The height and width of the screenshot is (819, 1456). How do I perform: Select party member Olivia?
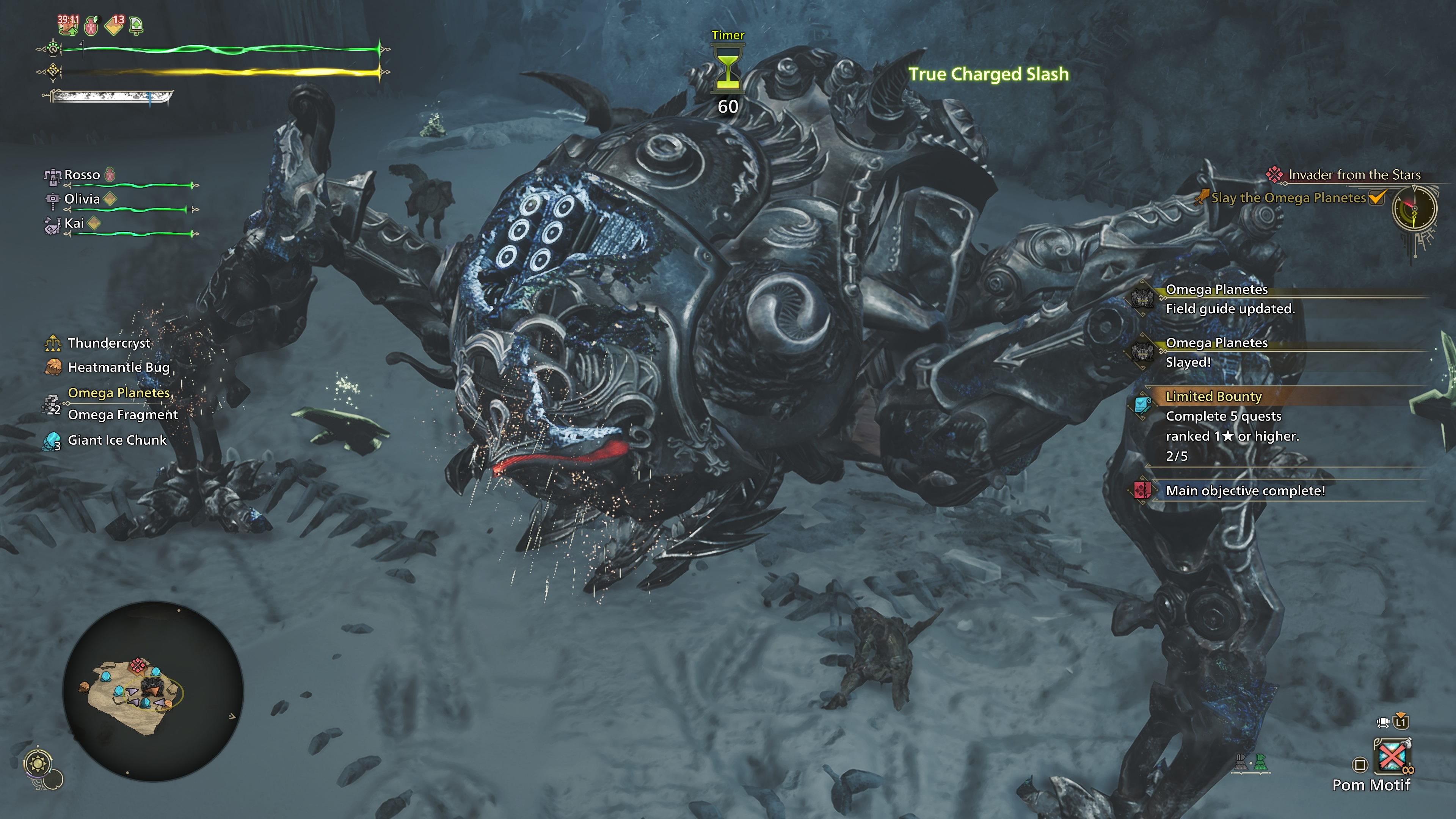[x=82, y=199]
